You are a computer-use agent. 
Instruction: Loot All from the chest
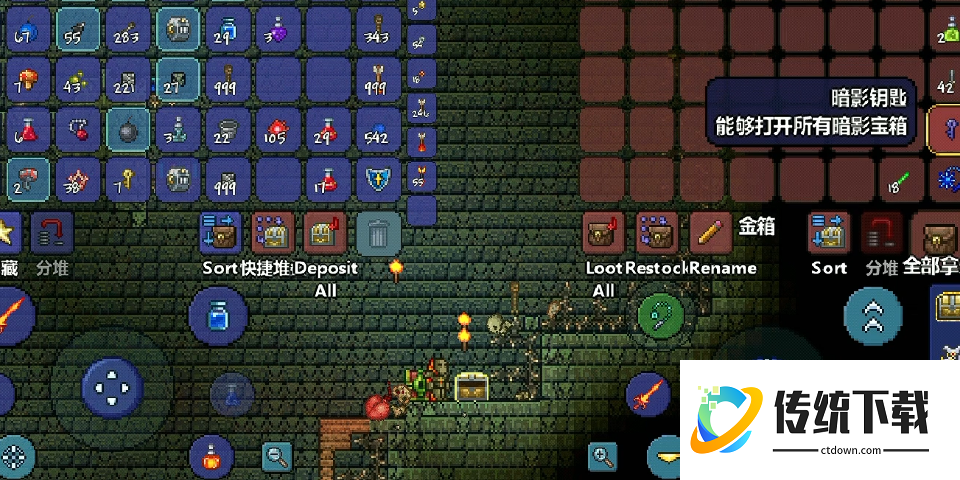[603, 234]
